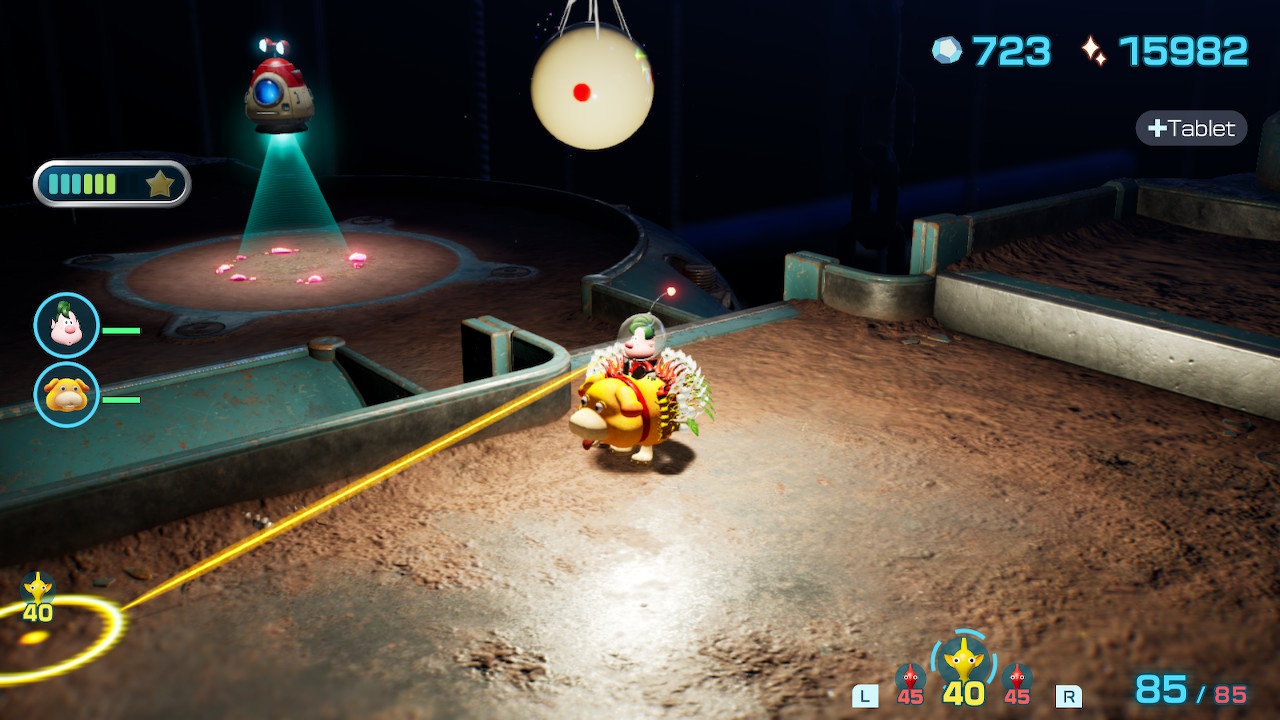Switch to red Pikmin beside the L label

(x=909, y=681)
